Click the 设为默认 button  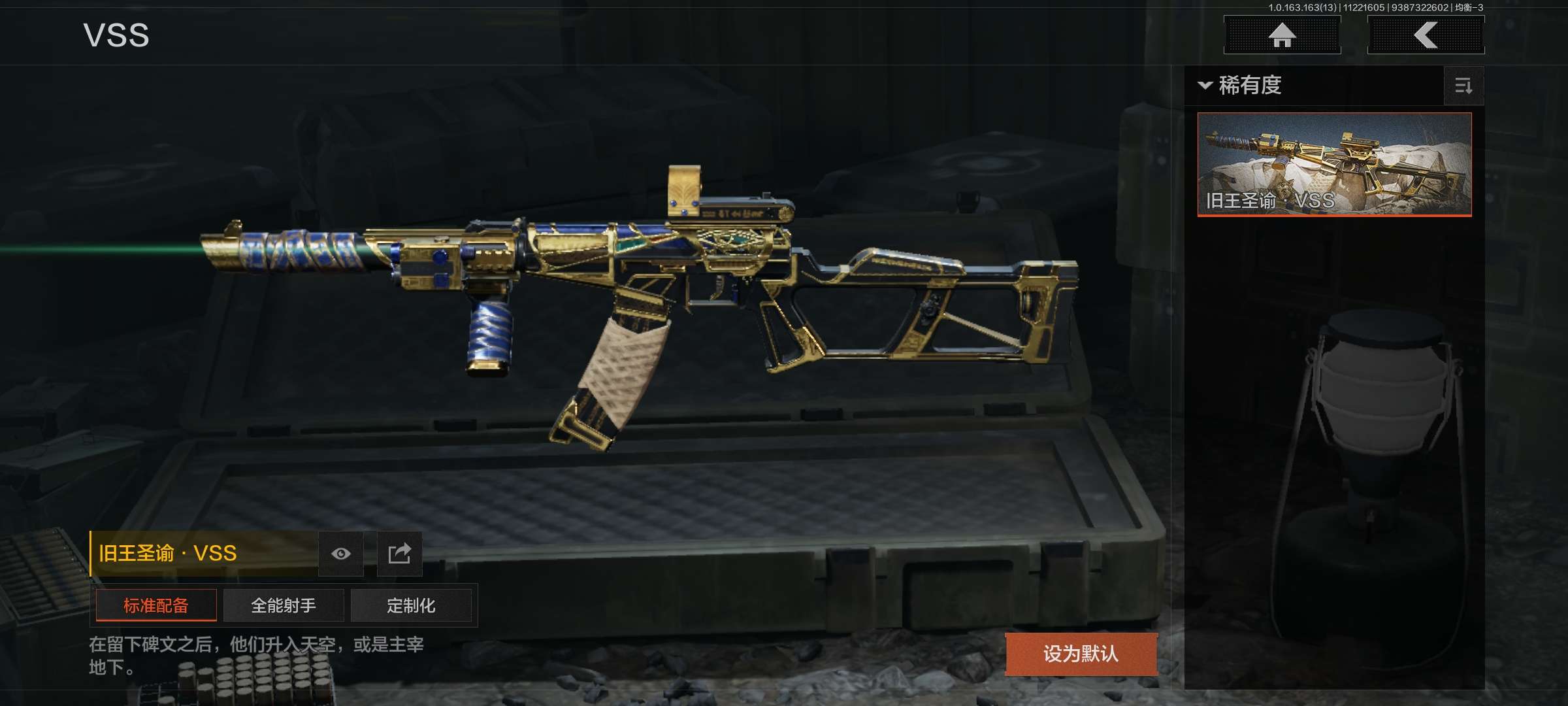point(1081,654)
